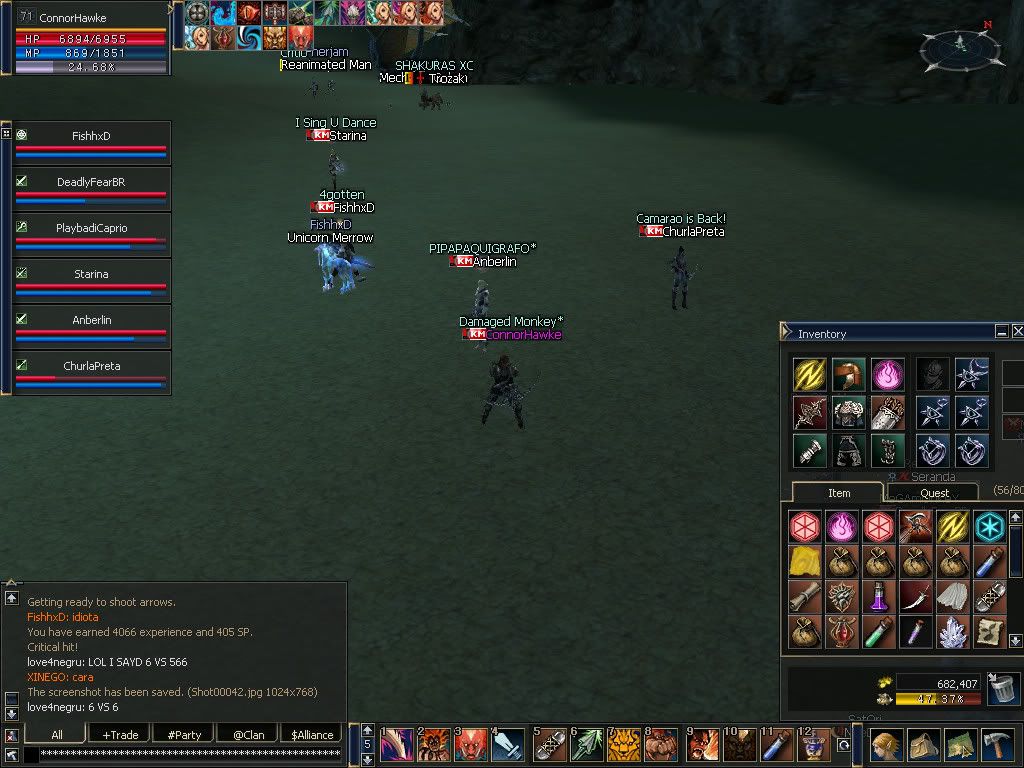Select the blue snowflake item in the inventory
Image resolution: width=1024 pixels, height=768 pixels.
[x=990, y=526]
